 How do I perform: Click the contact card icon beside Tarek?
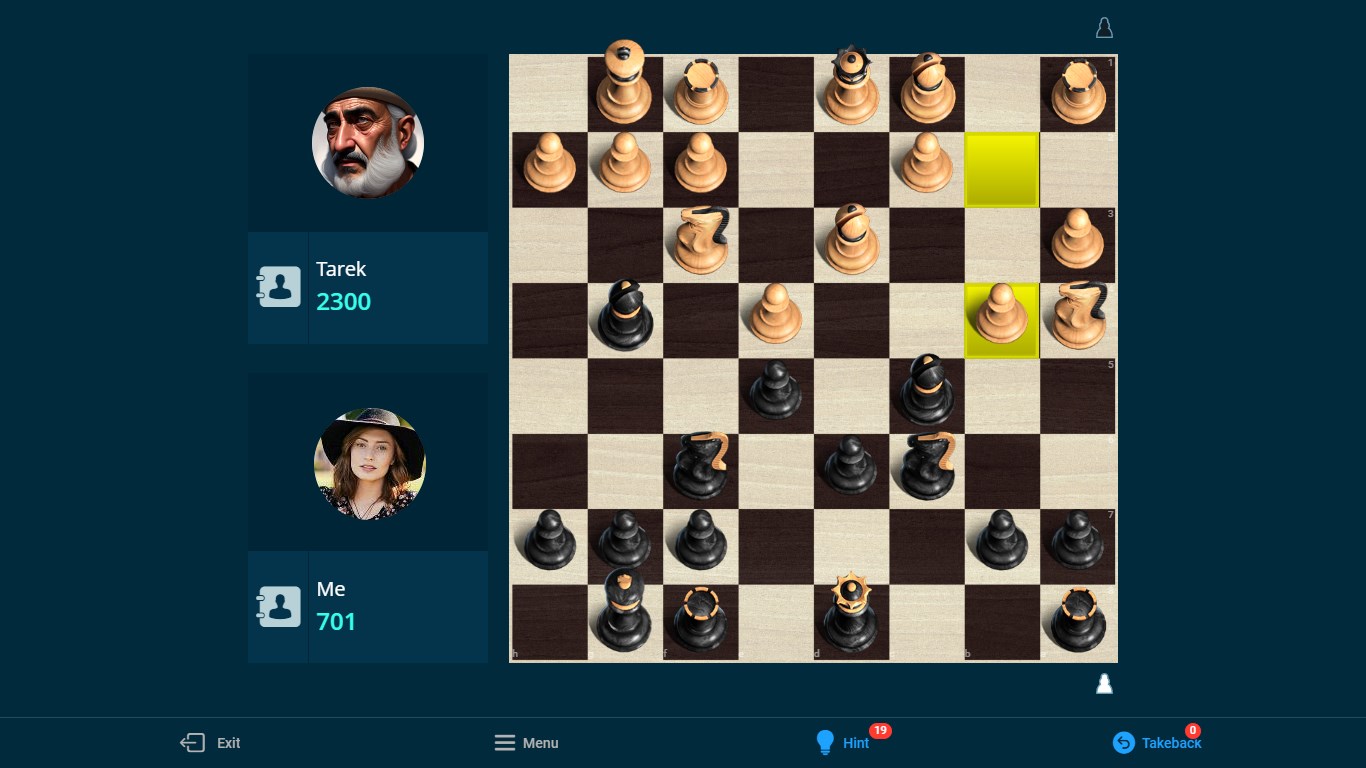tap(278, 286)
